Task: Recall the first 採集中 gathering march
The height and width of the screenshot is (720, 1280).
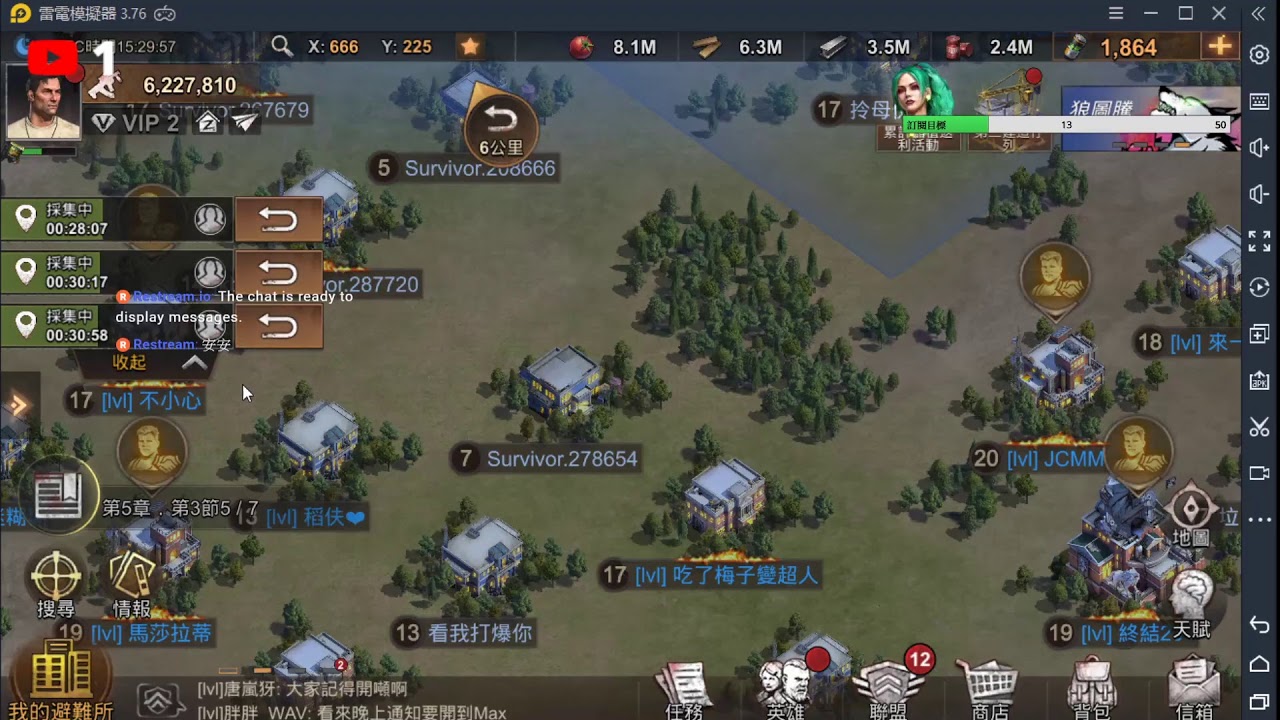Action: pos(279,219)
